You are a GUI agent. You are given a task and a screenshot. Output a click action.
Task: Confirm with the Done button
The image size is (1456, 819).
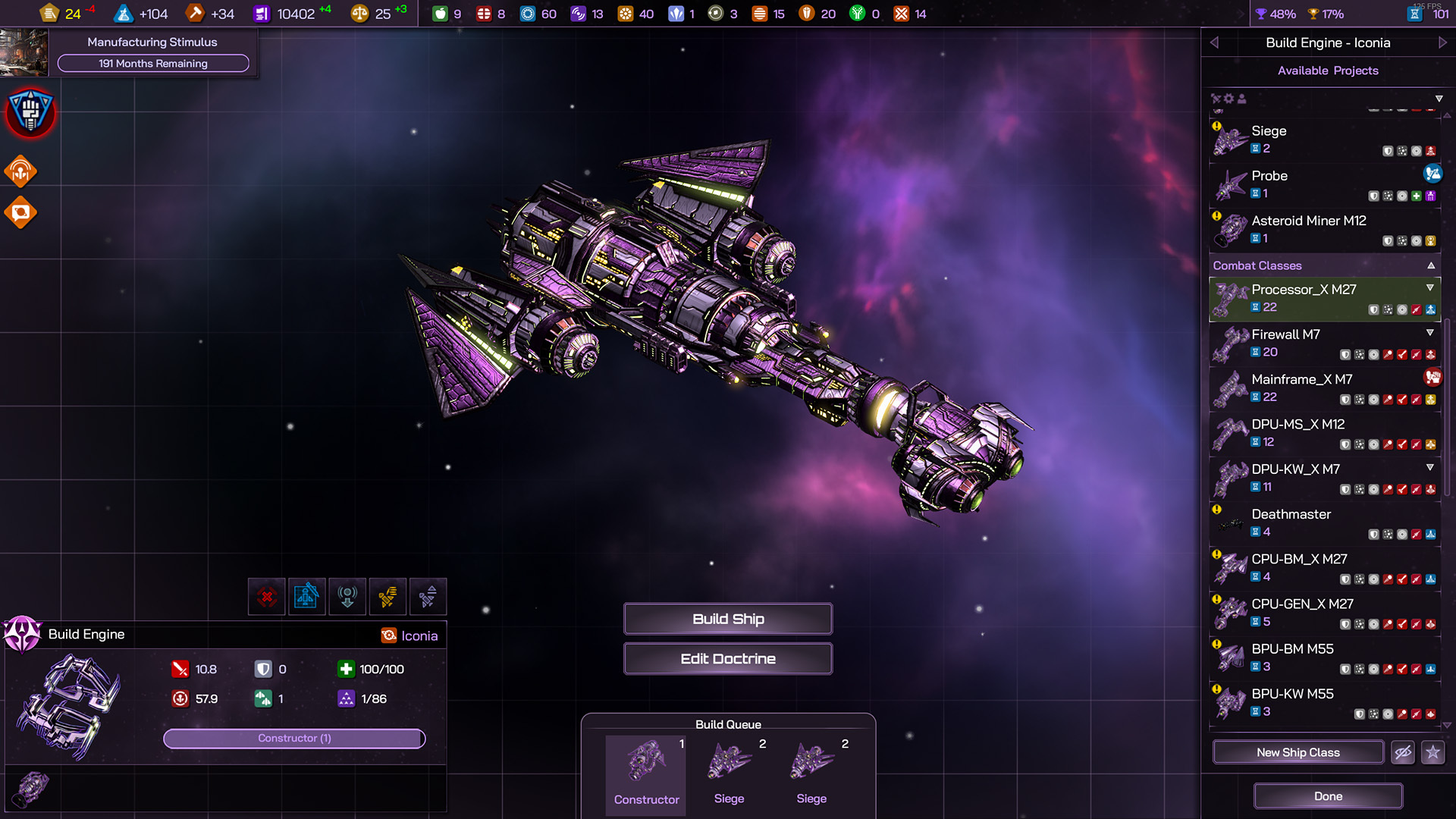pyautogui.click(x=1328, y=796)
